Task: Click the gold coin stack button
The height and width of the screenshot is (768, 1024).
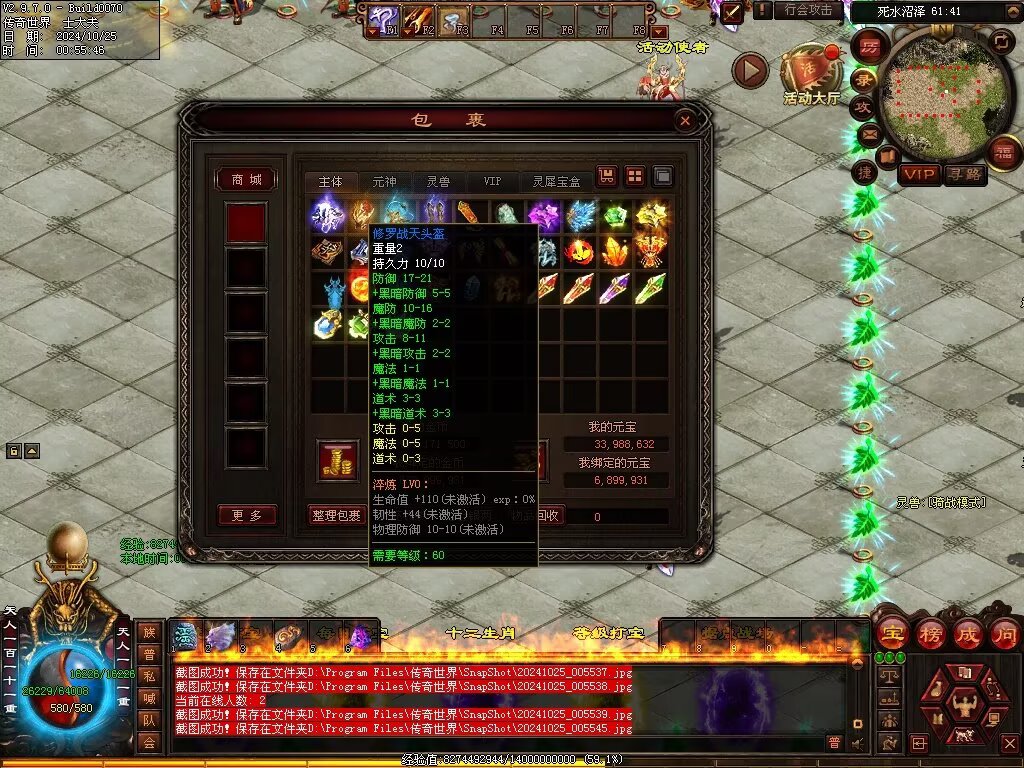Action: coord(335,459)
